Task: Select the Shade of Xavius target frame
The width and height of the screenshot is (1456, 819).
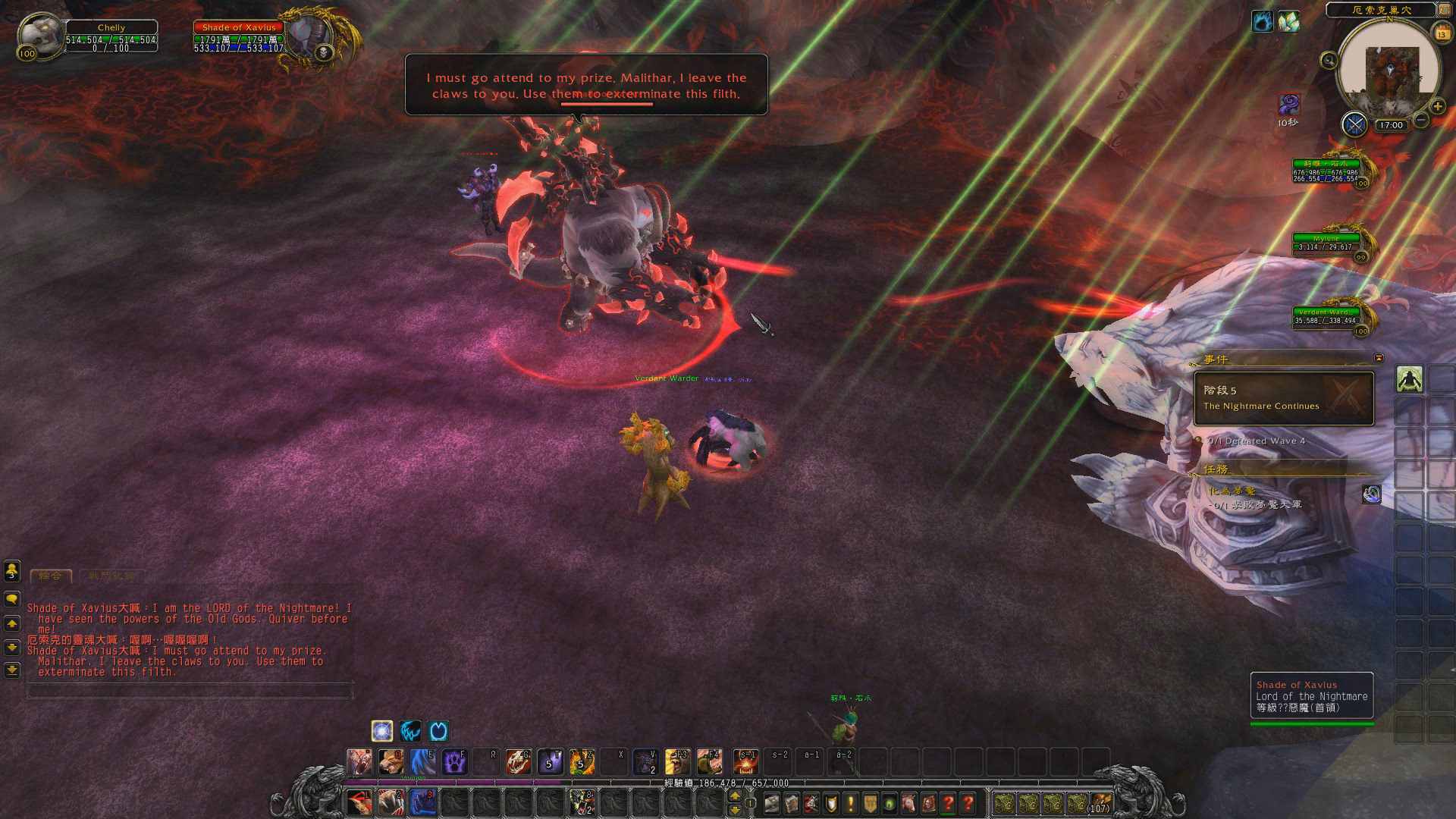Action: tap(239, 38)
